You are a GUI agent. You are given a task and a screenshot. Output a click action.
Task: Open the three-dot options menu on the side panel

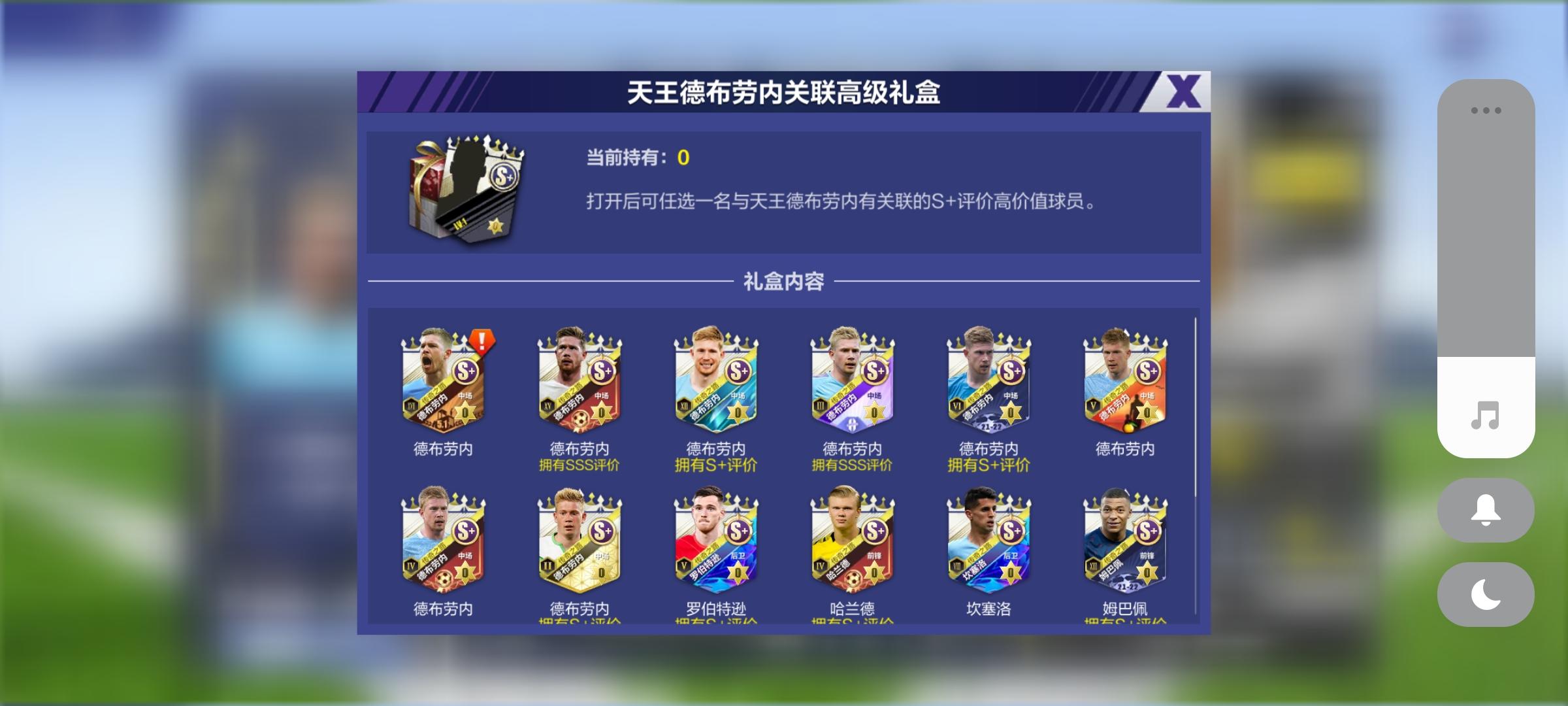[x=1486, y=110]
